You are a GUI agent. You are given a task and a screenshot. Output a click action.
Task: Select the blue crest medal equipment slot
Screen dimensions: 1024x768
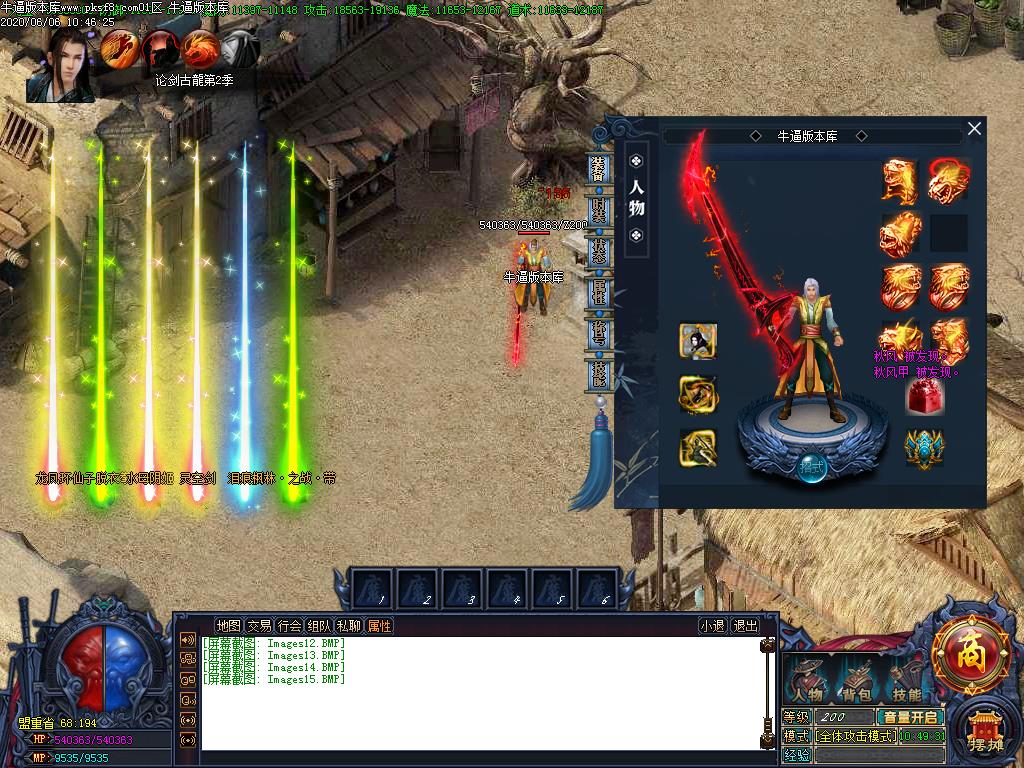(x=924, y=446)
